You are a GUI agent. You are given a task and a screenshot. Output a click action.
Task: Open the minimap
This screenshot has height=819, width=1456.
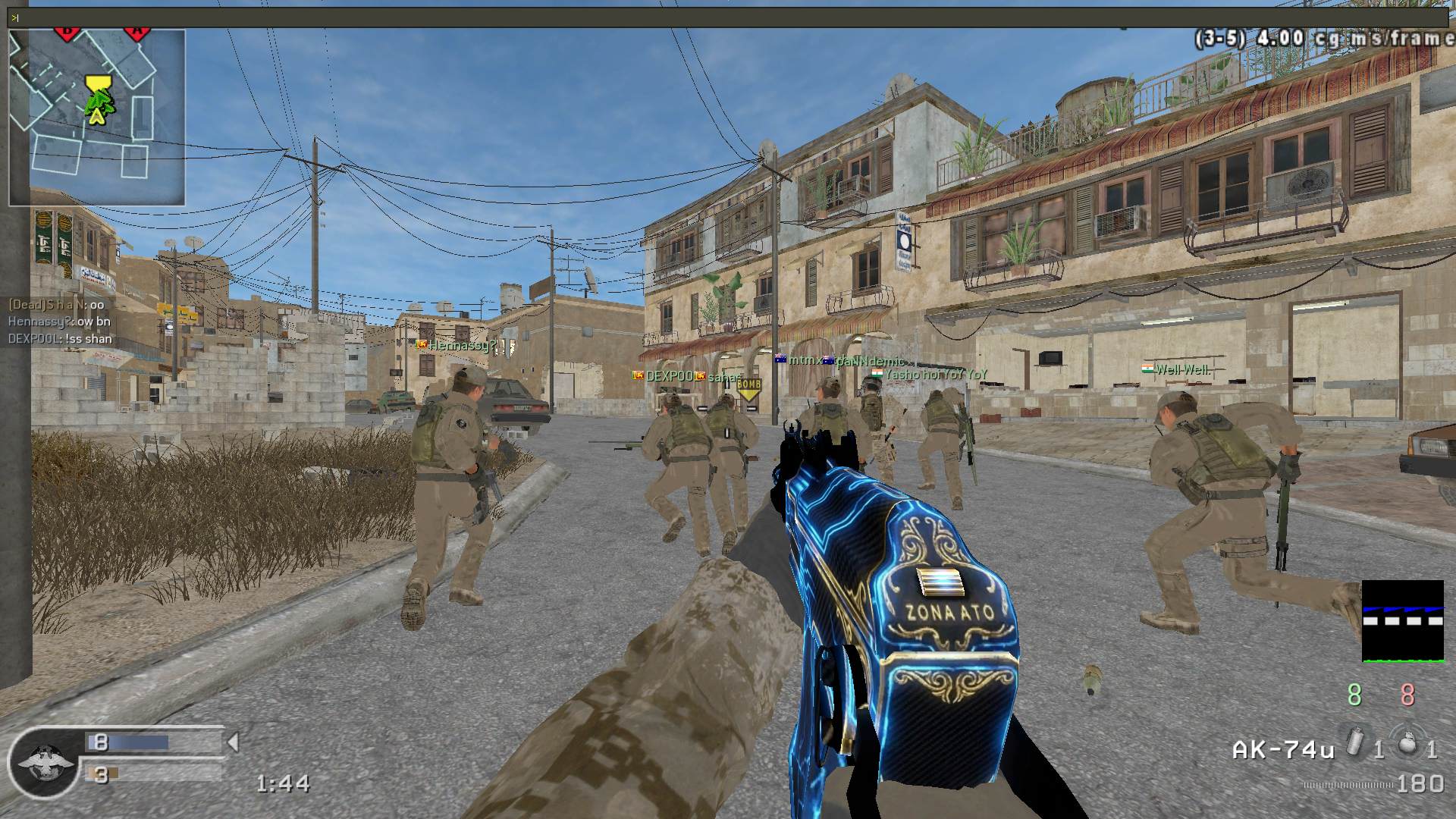click(97, 118)
